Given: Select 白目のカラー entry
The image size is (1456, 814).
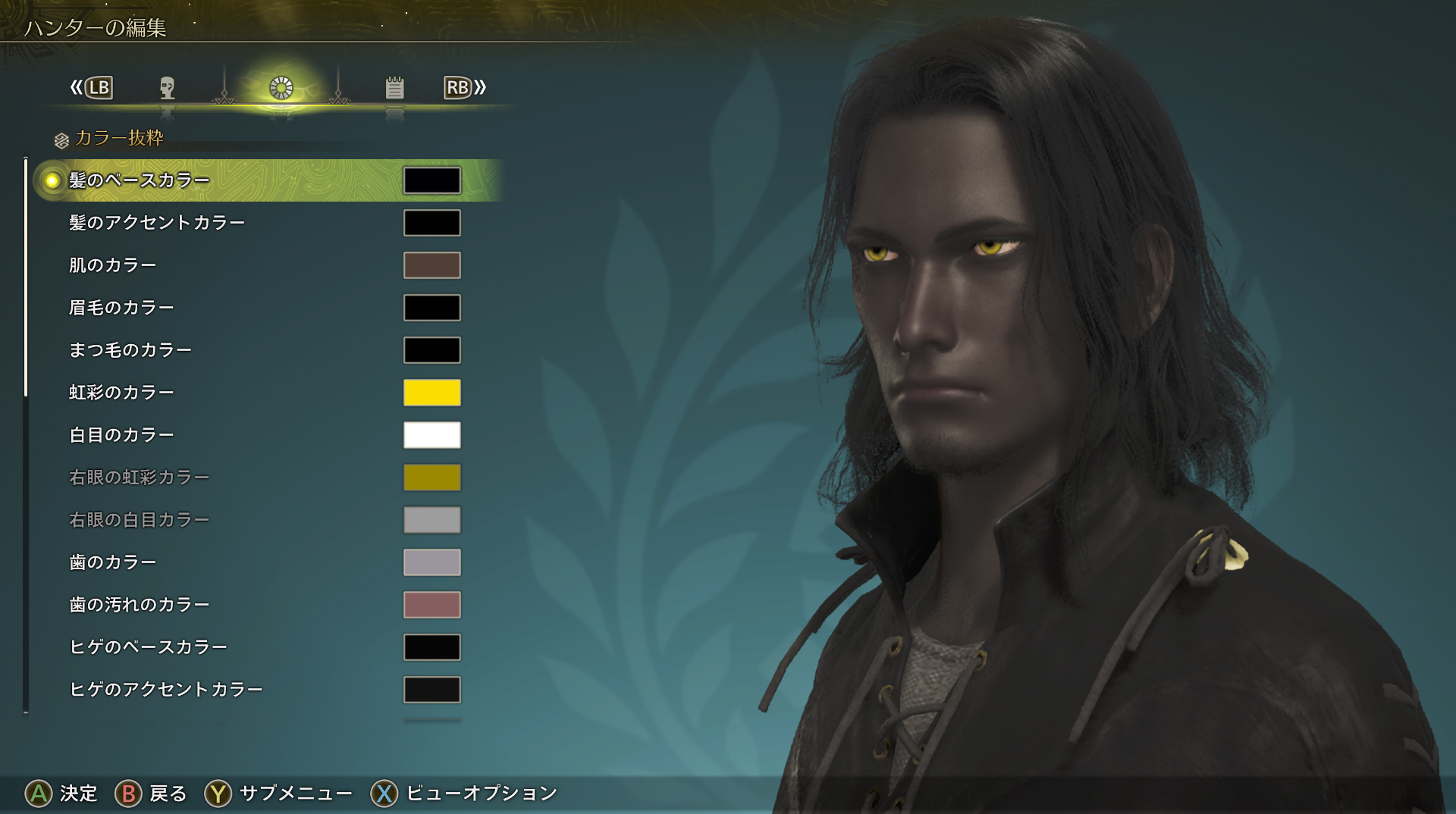Looking at the screenshot, I should (x=122, y=435).
